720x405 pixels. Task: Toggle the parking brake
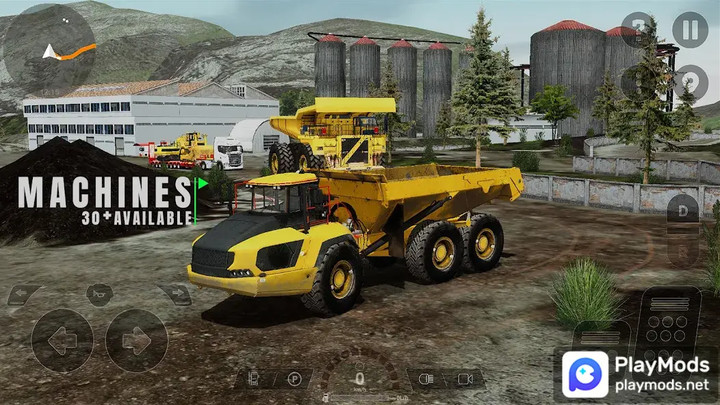point(294,380)
